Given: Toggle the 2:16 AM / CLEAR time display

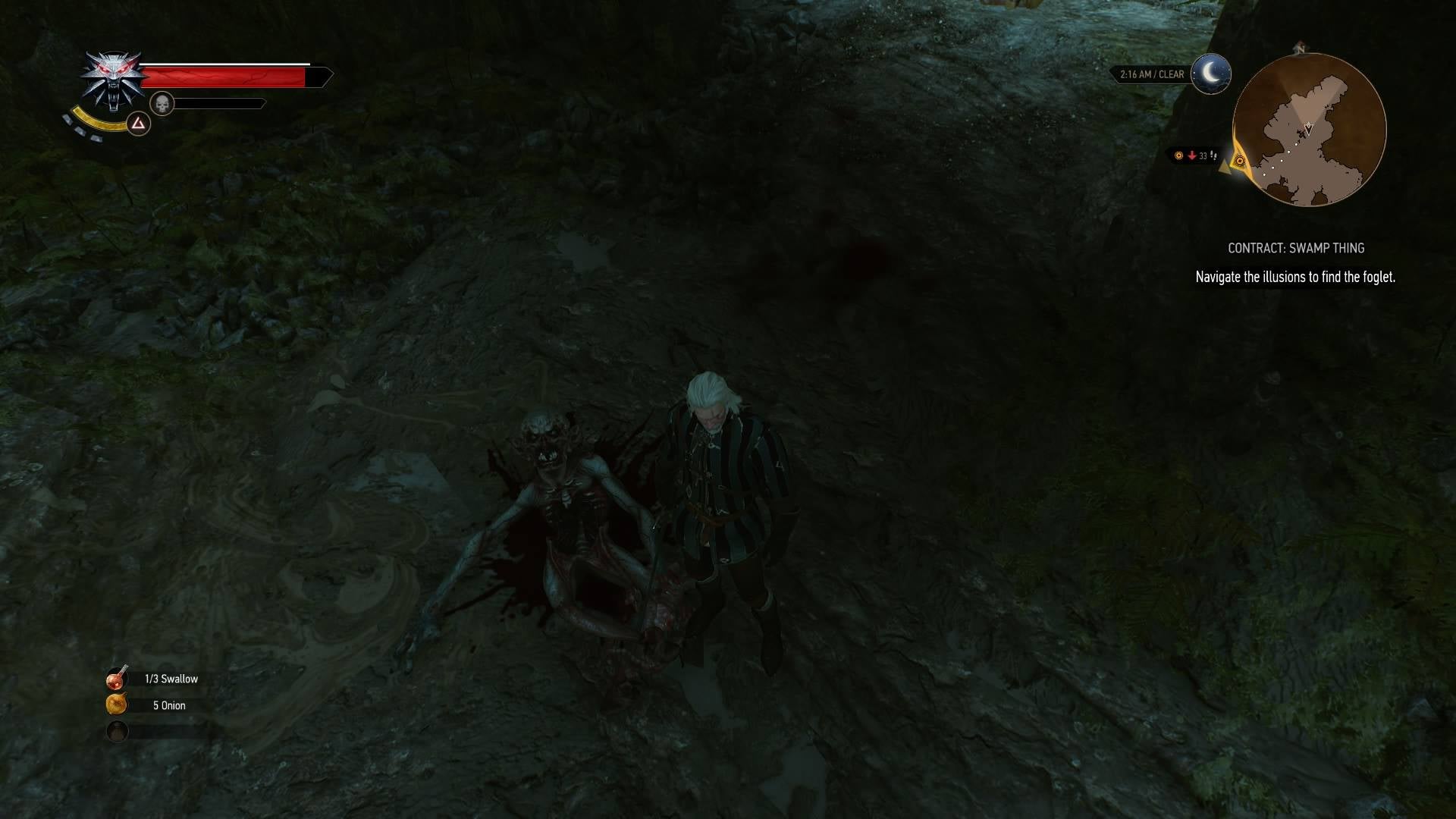Looking at the screenshot, I should pos(1153,74).
